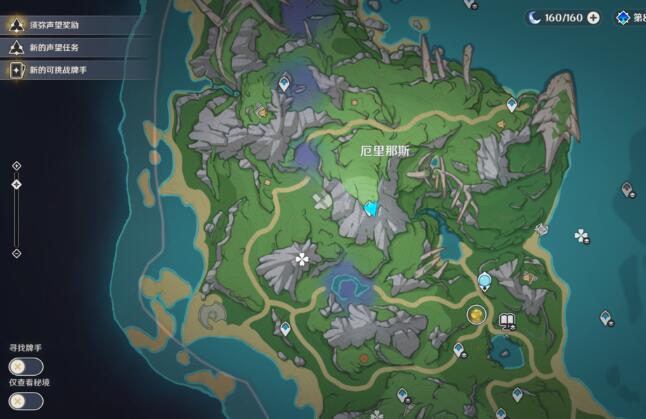Image resolution: width=646 pixels, height=419 pixels.
Task: Toggle the 仅查看秘境 switch
Action: 26,401
